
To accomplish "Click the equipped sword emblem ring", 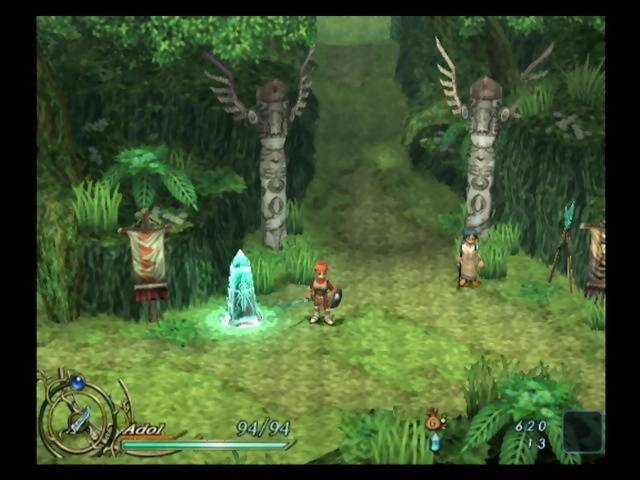I will tap(77, 419).
